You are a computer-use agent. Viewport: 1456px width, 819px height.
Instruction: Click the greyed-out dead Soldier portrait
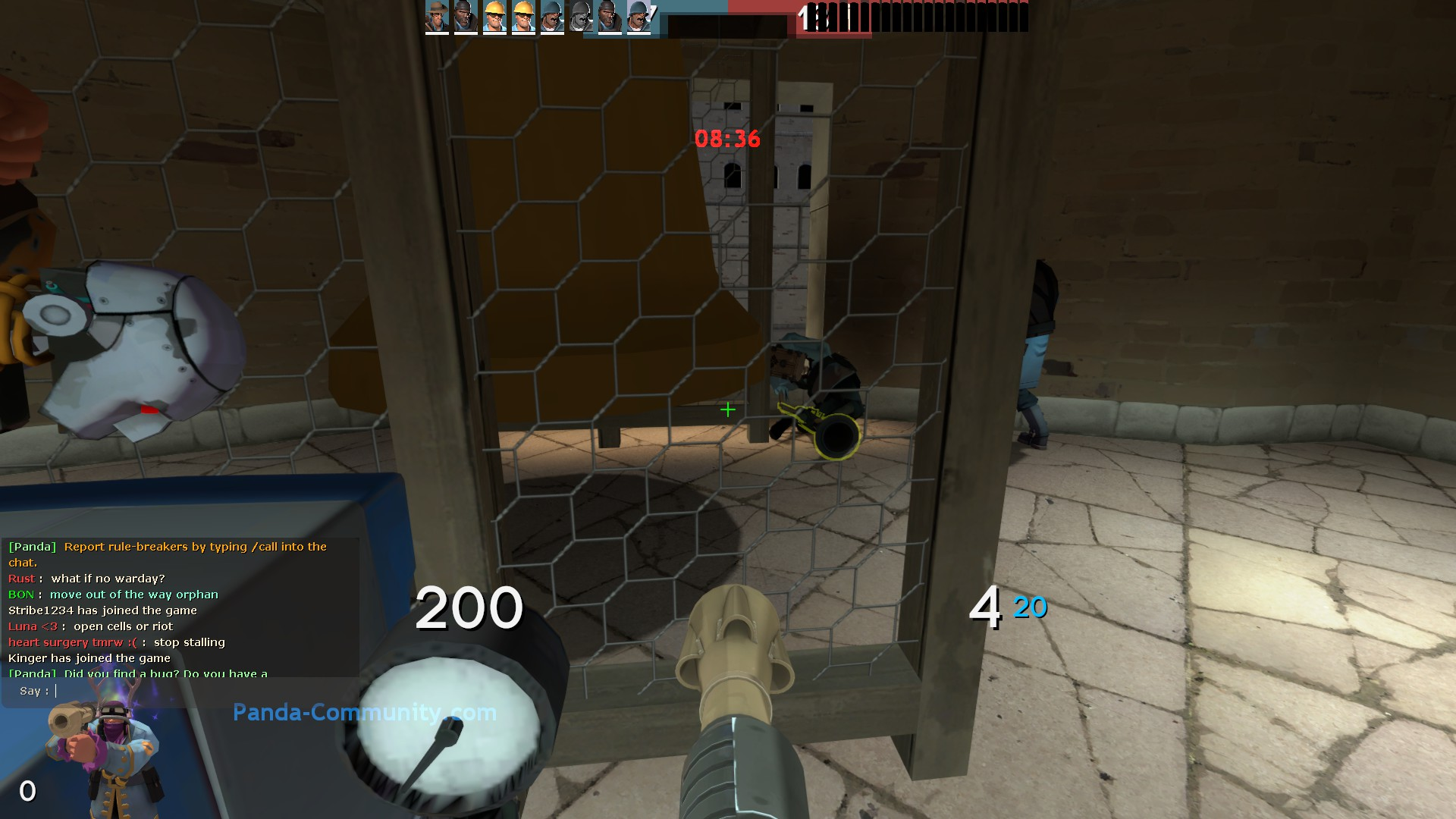(580, 17)
